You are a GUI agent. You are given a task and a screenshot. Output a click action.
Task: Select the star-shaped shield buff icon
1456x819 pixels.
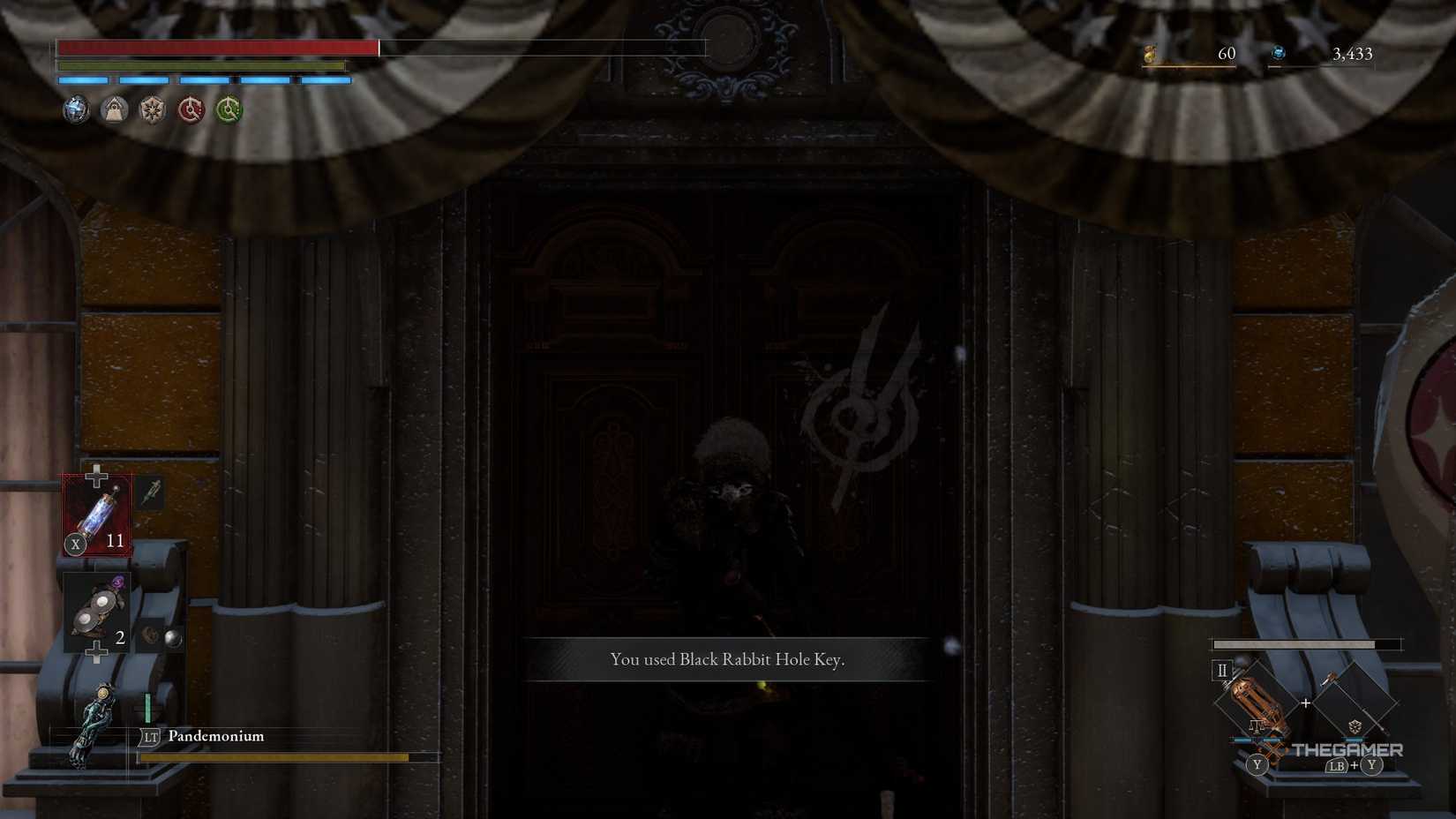coord(152,109)
